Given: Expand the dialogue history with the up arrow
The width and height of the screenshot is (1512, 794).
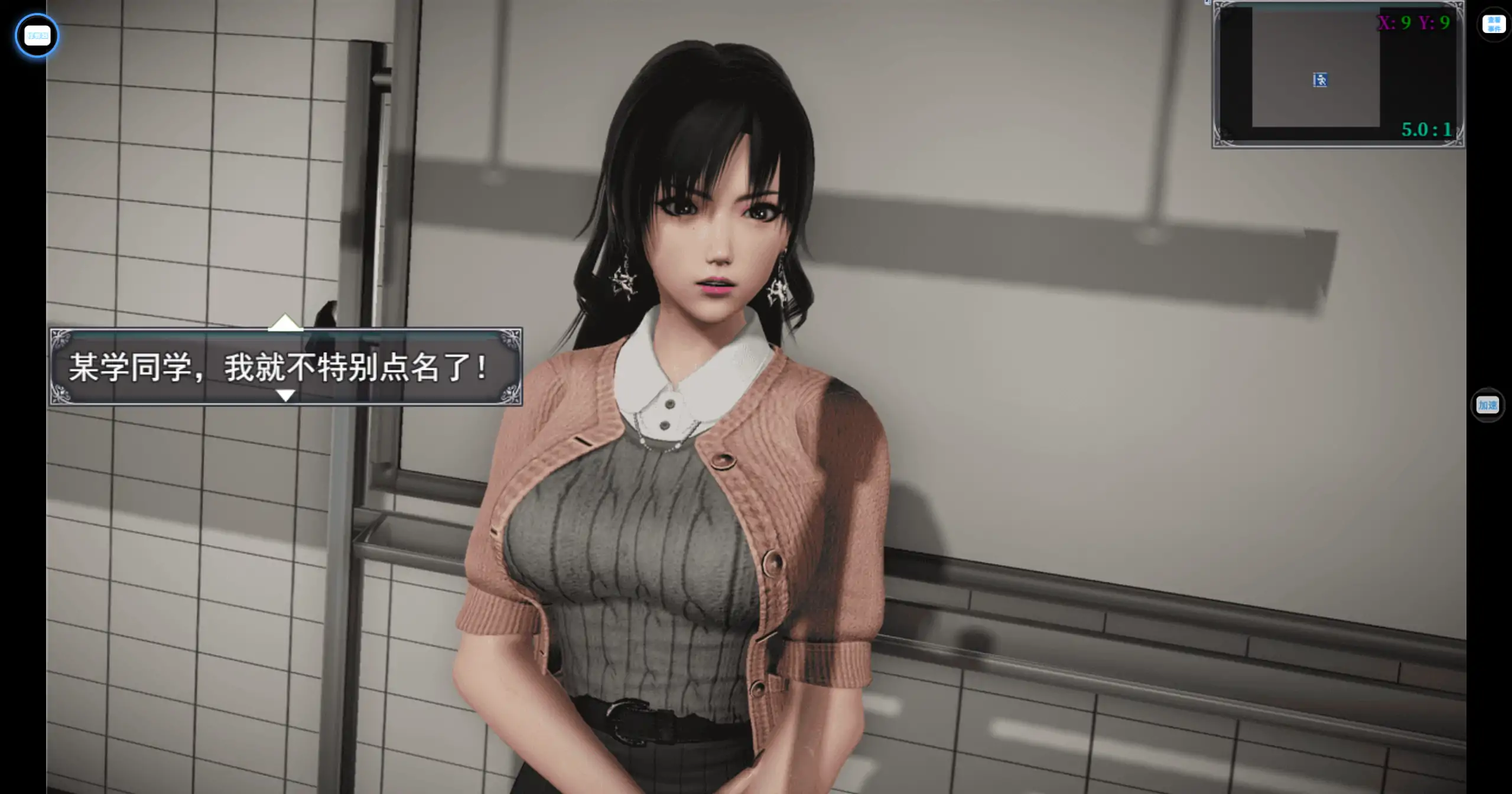Looking at the screenshot, I should (285, 323).
